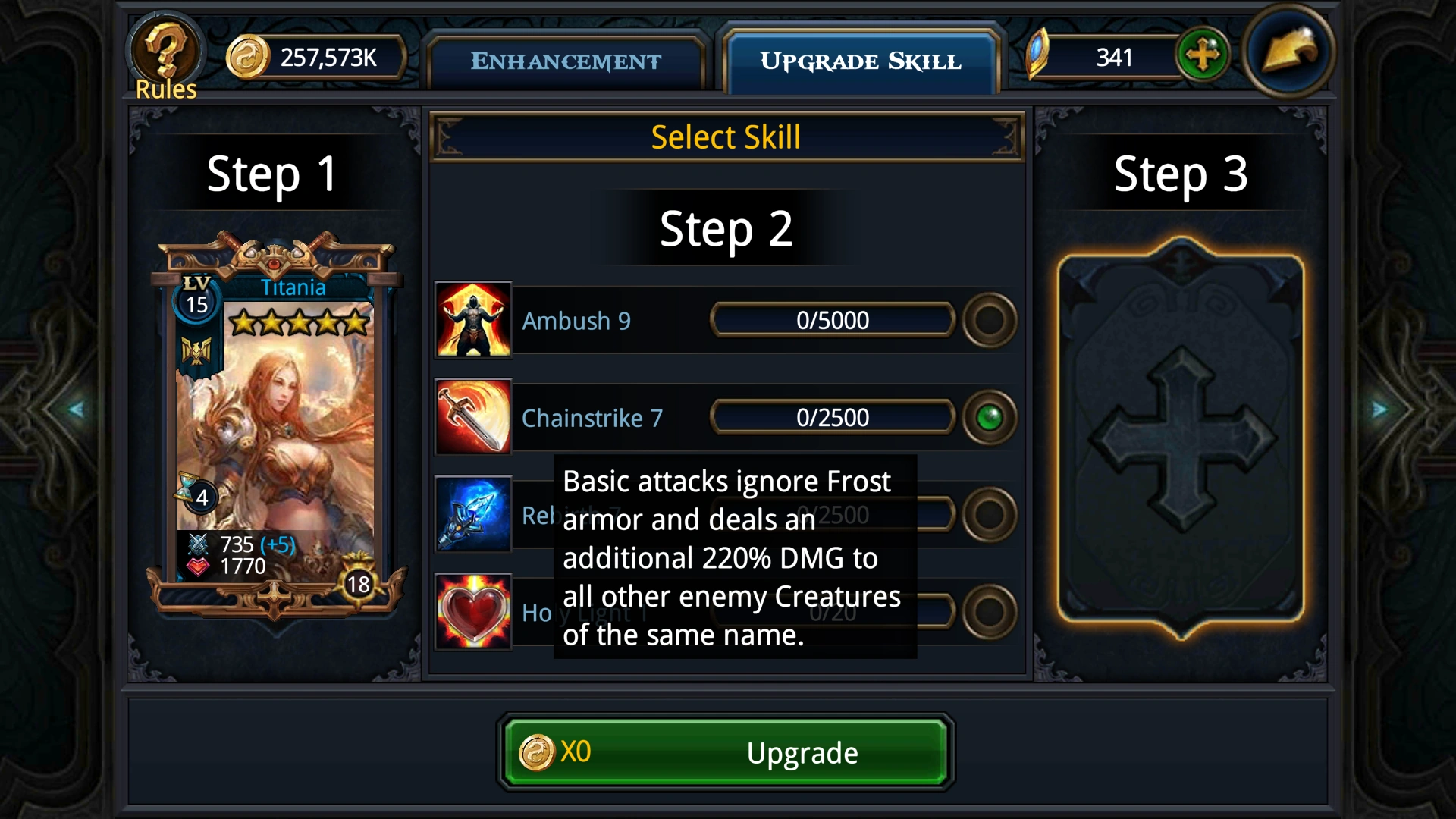Select the Holy Light heart skill icon
This screenshot has height=819, width=1456.
pos(472,611)
